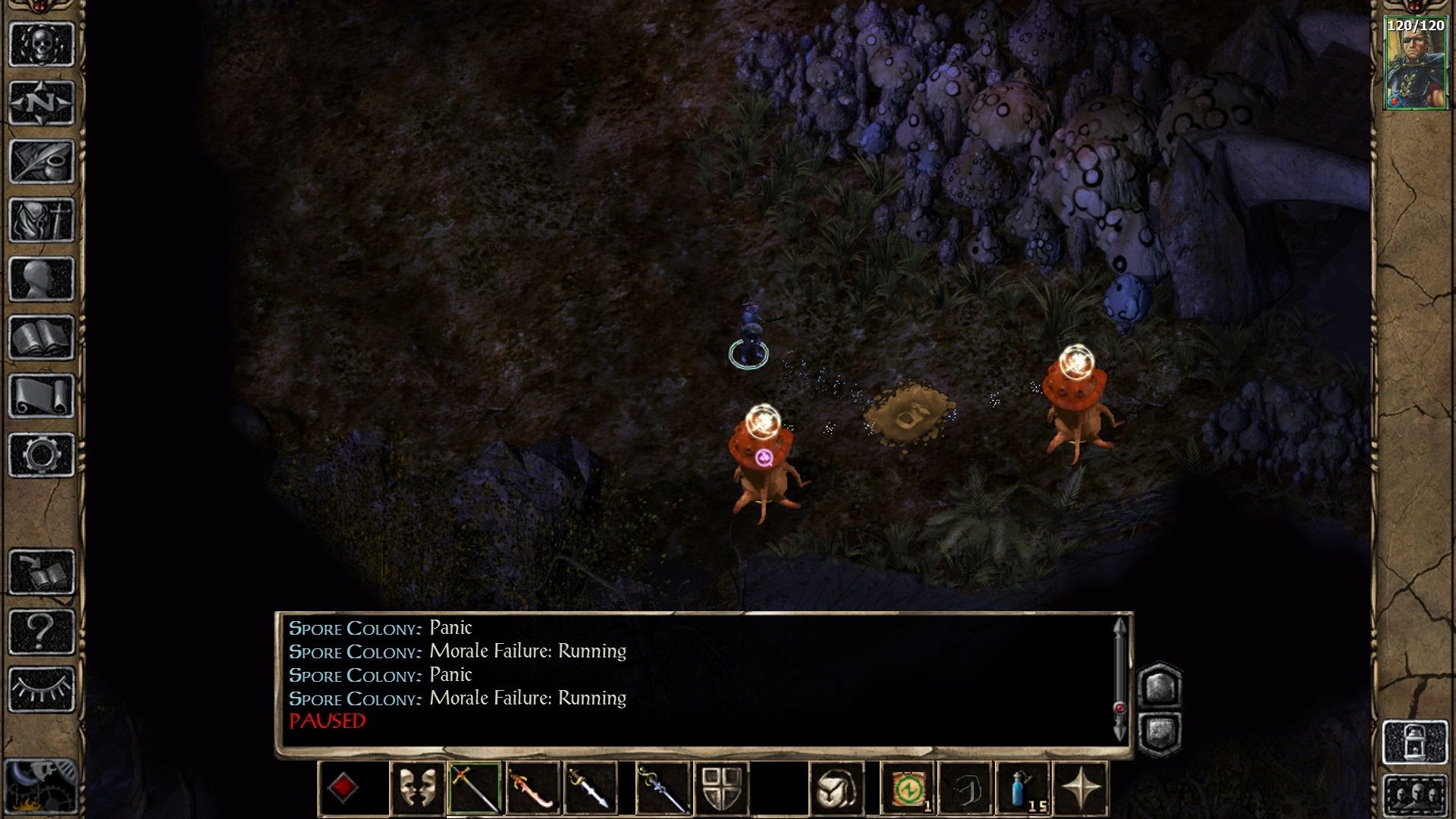Choose the curved scimitar weapon slot
1456x819 pixels.
coord(532,789)
